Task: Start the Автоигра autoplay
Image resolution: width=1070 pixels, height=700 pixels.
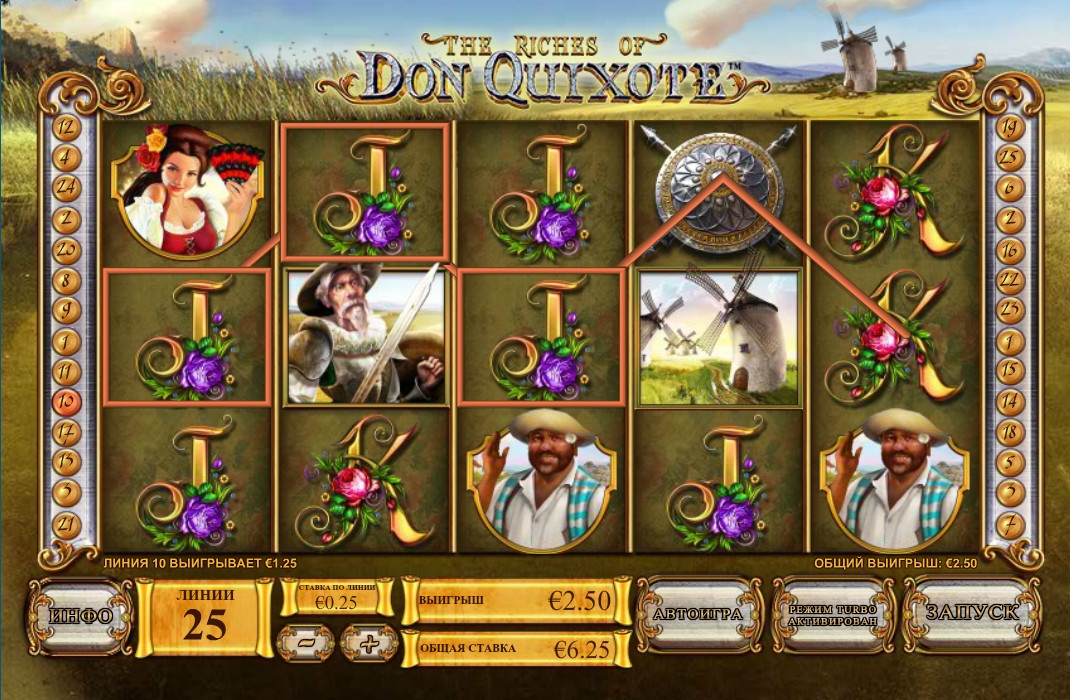Action: point(699,613)
